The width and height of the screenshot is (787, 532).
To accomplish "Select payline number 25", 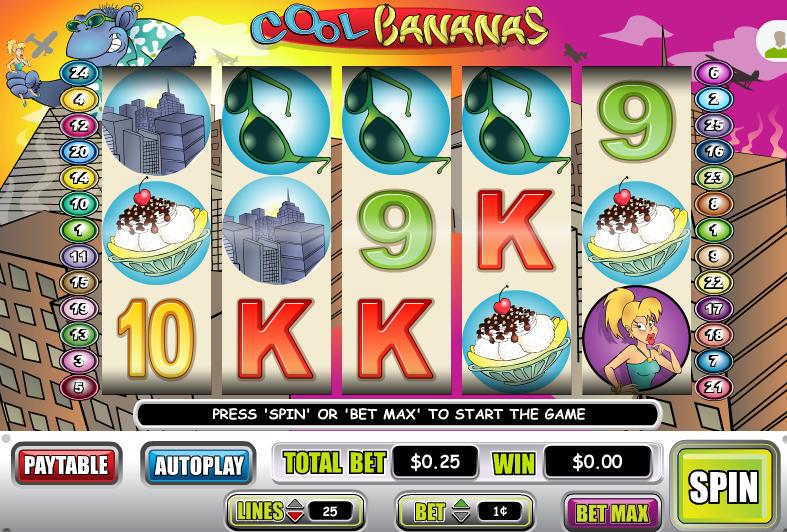I will [713, 126].
